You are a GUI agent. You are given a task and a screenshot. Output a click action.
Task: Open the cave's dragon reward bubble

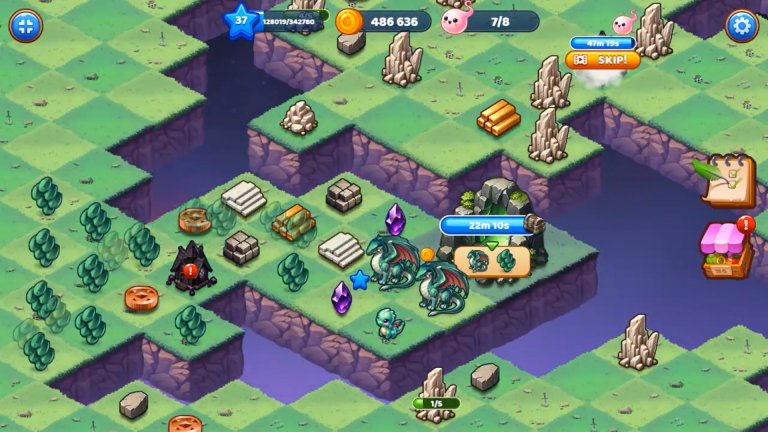(491, 260)
